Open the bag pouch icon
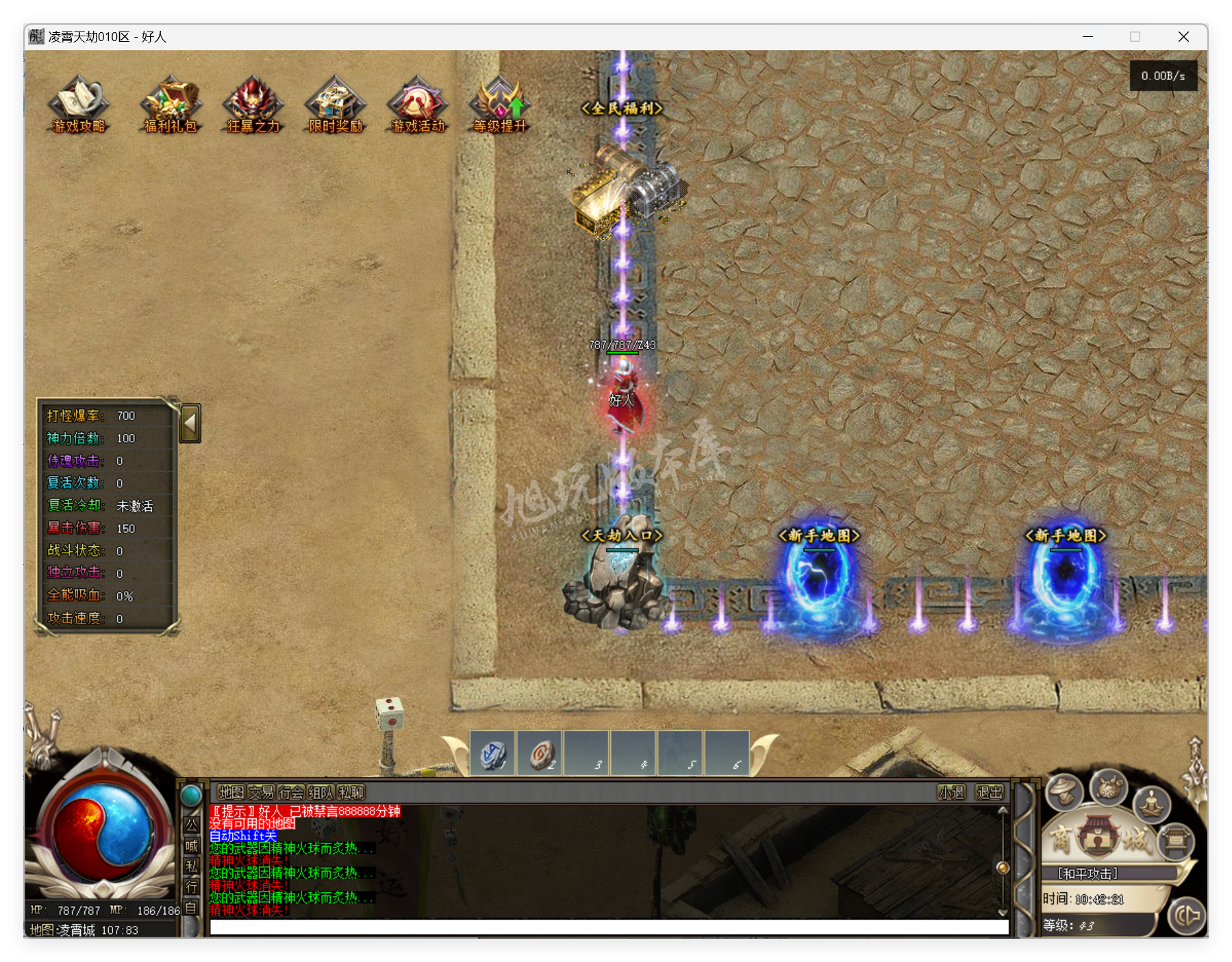This screenshot has height=962, width=1232. pyautogui.click(x=1109, y=787)
